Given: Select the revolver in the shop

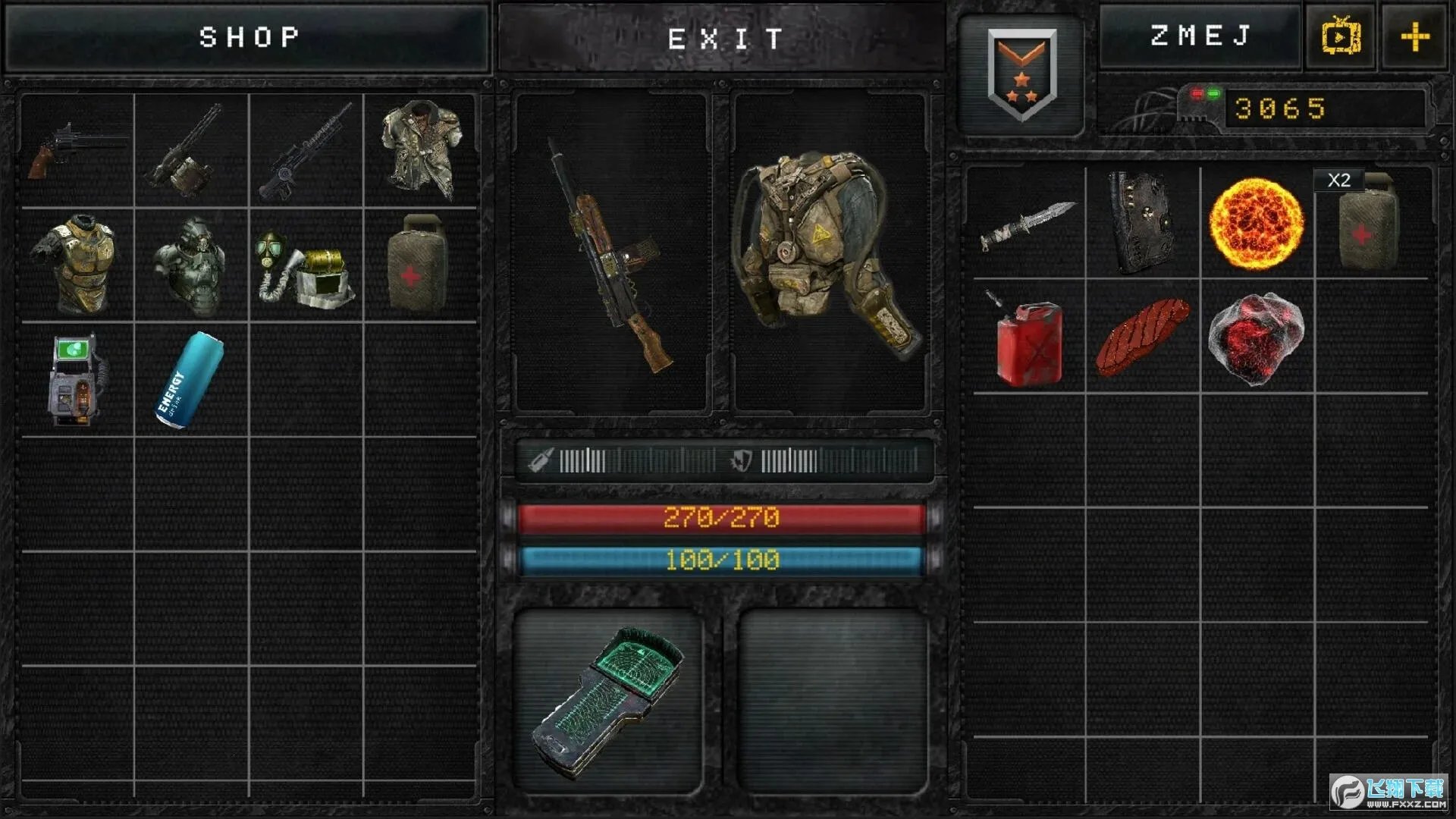Looking at the screenshot, I should 77,151.
